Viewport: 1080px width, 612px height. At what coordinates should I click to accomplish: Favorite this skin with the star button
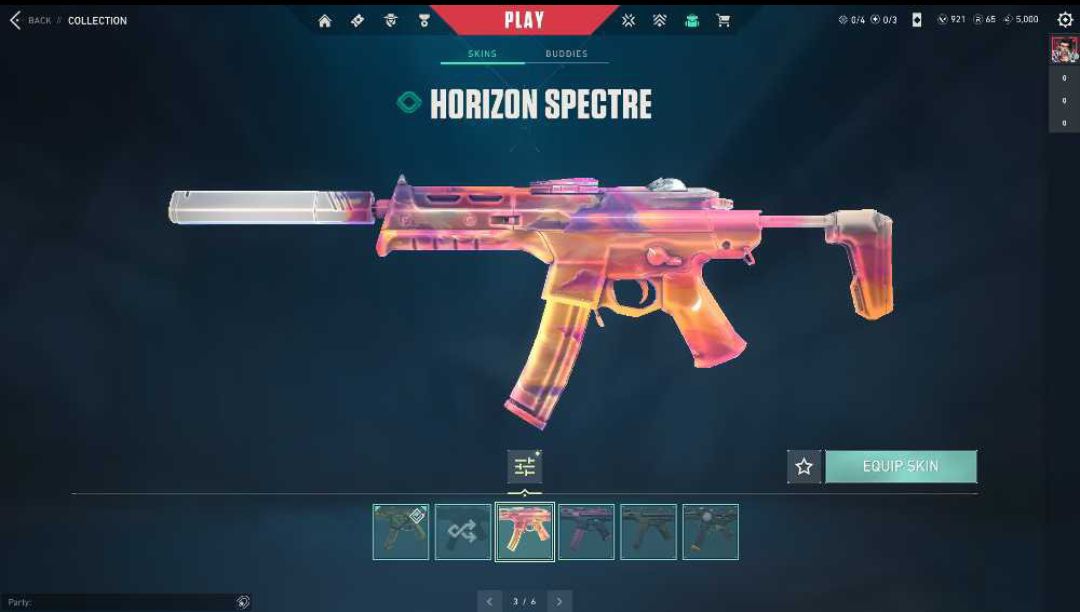[x=804, y=467]
